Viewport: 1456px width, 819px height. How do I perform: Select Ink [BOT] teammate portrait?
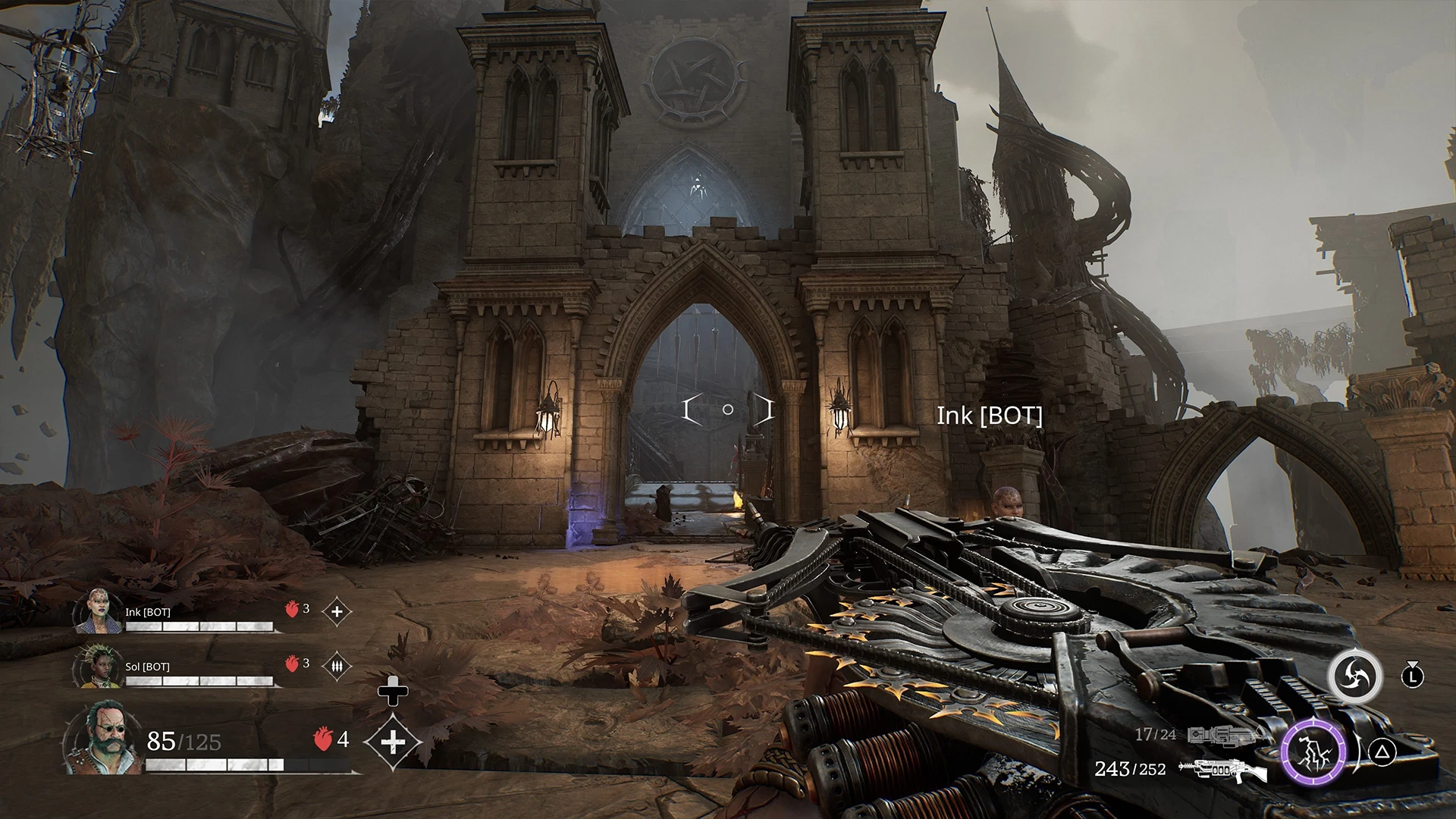click(98, 611)
